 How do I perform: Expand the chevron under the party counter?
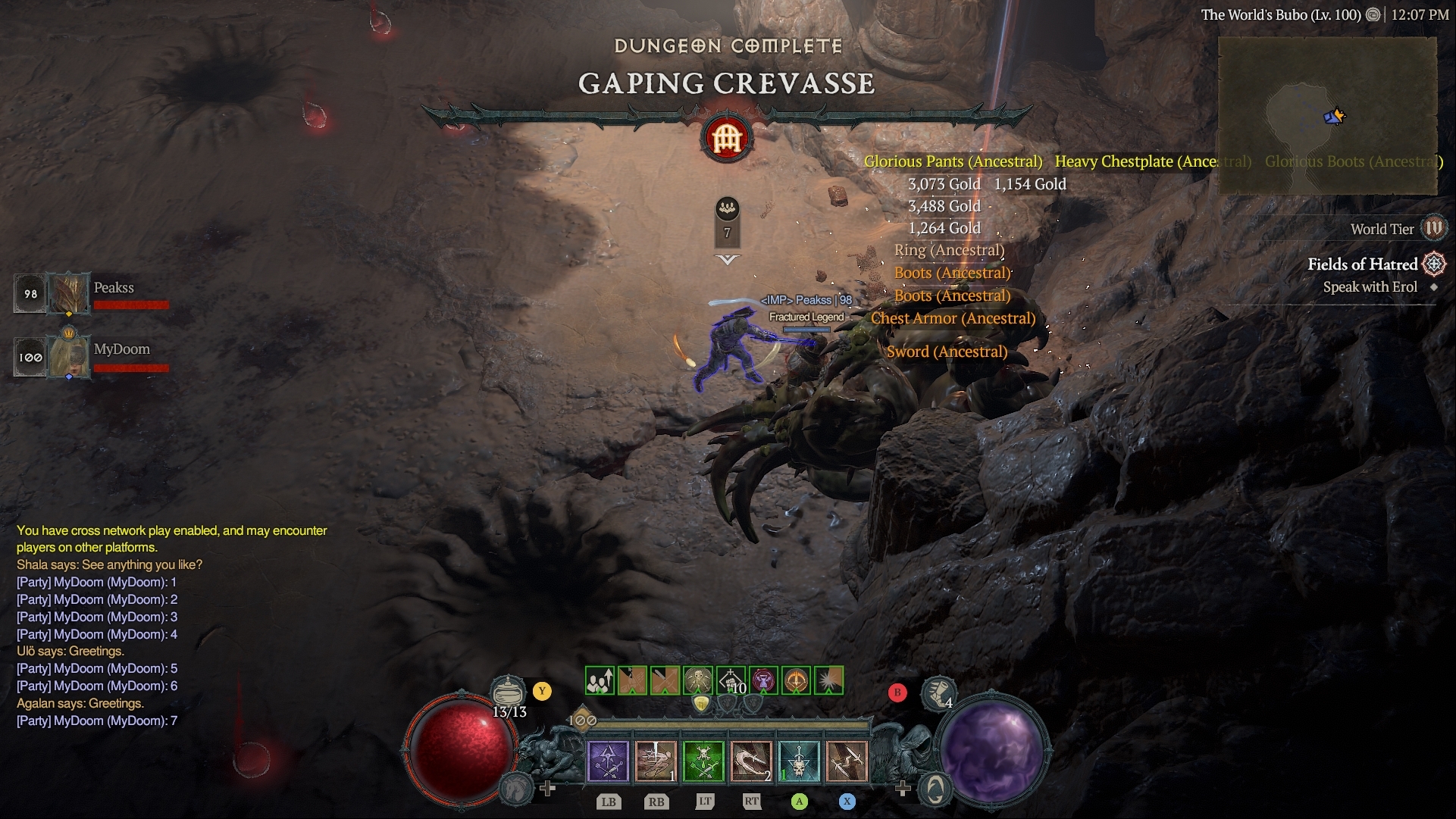tap(727, 260)
